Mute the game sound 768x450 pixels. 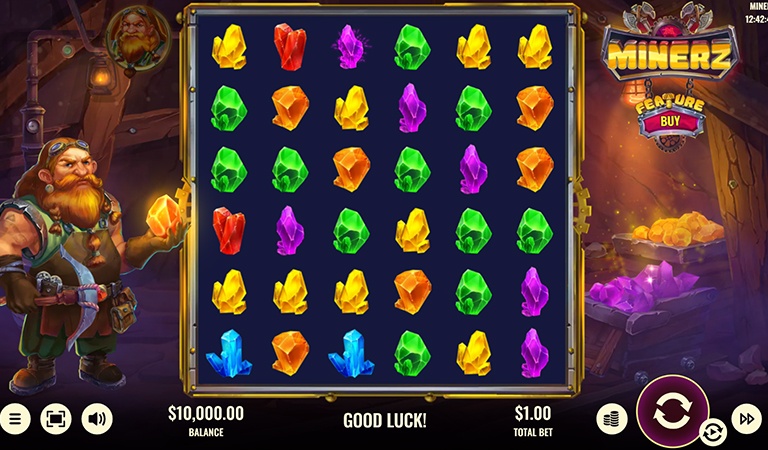(97, 418)
